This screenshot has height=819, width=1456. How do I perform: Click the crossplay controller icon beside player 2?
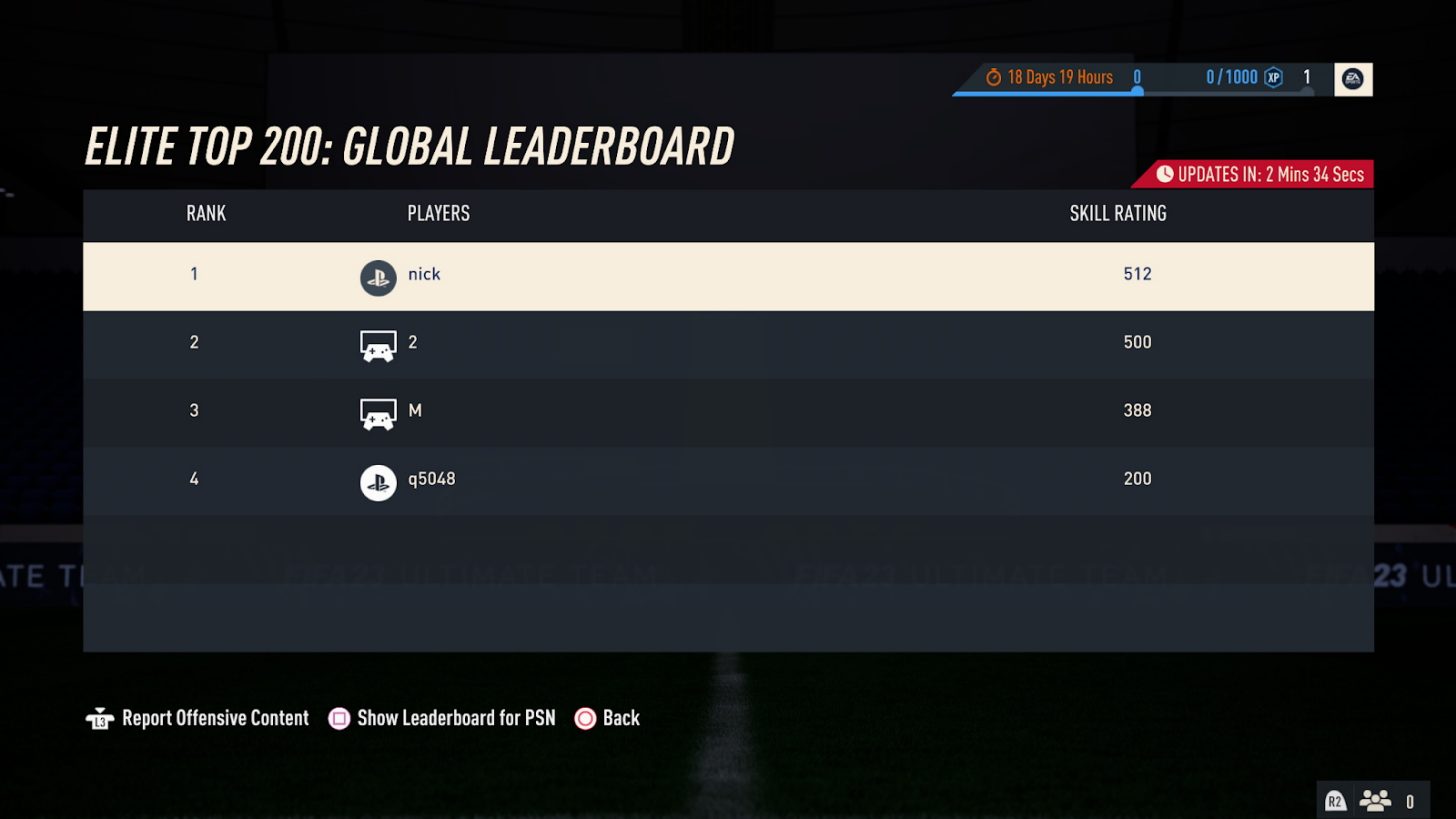(378, 345)
